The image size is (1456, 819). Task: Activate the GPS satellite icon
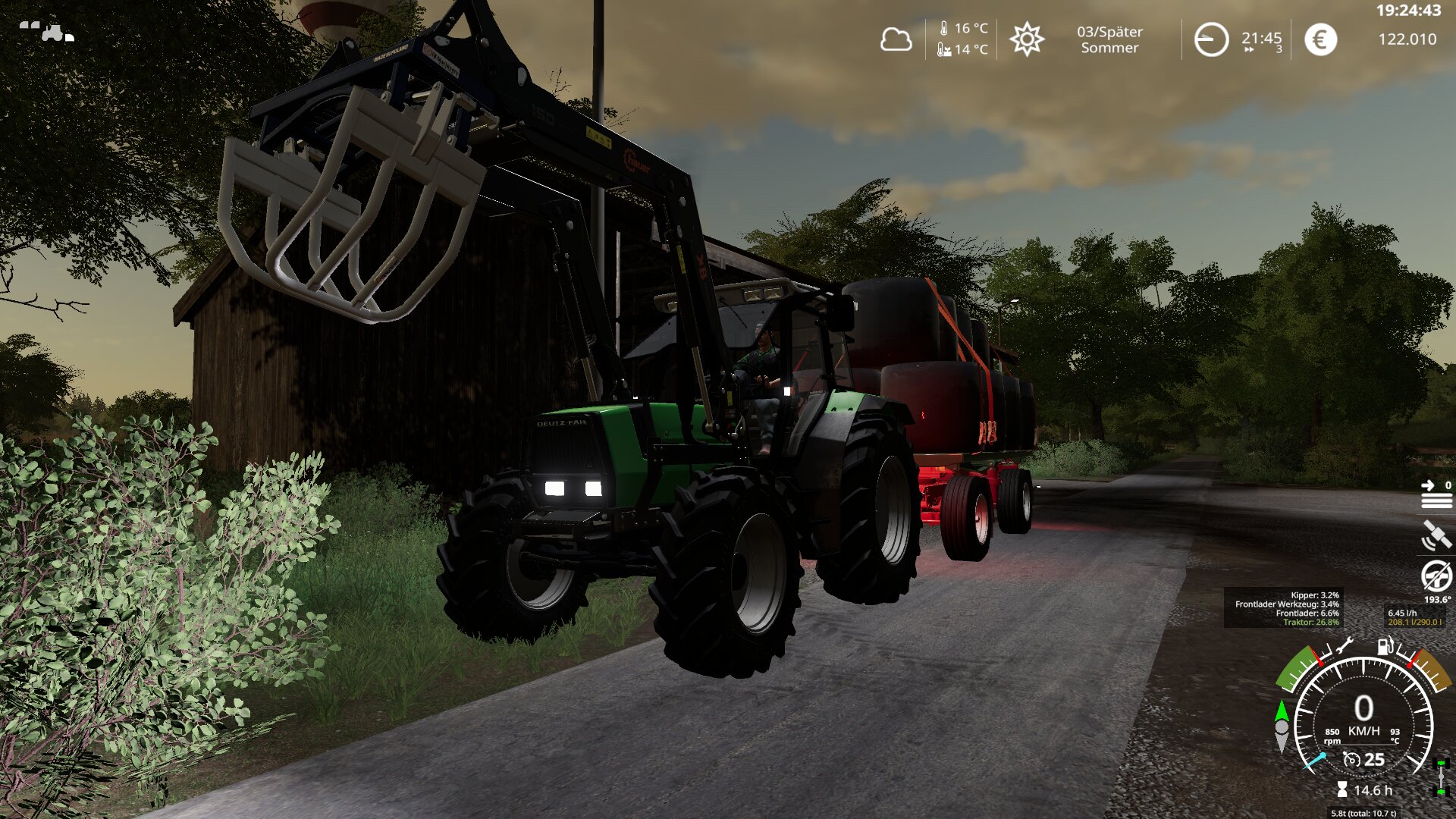pyautogui.click(x=1436, y=535)
